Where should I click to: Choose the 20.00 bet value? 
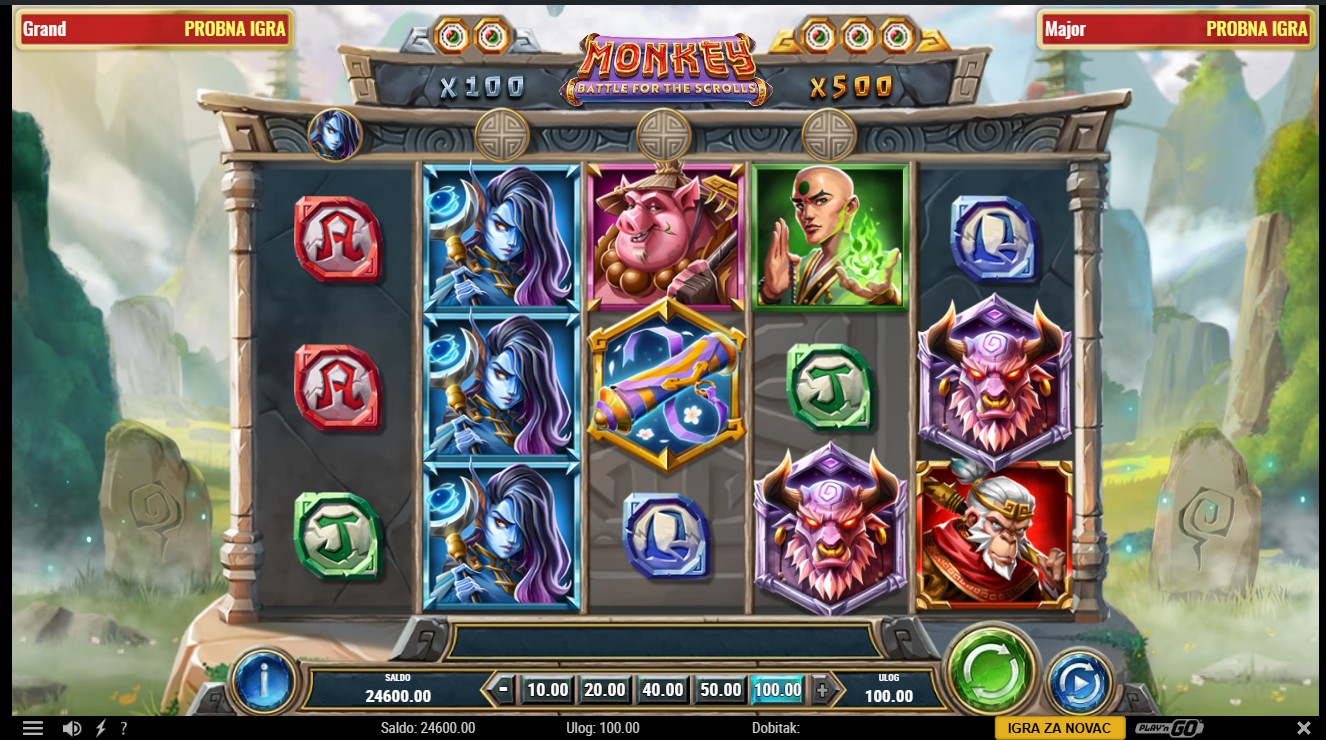pyautogui.click(x=605, y=689)
